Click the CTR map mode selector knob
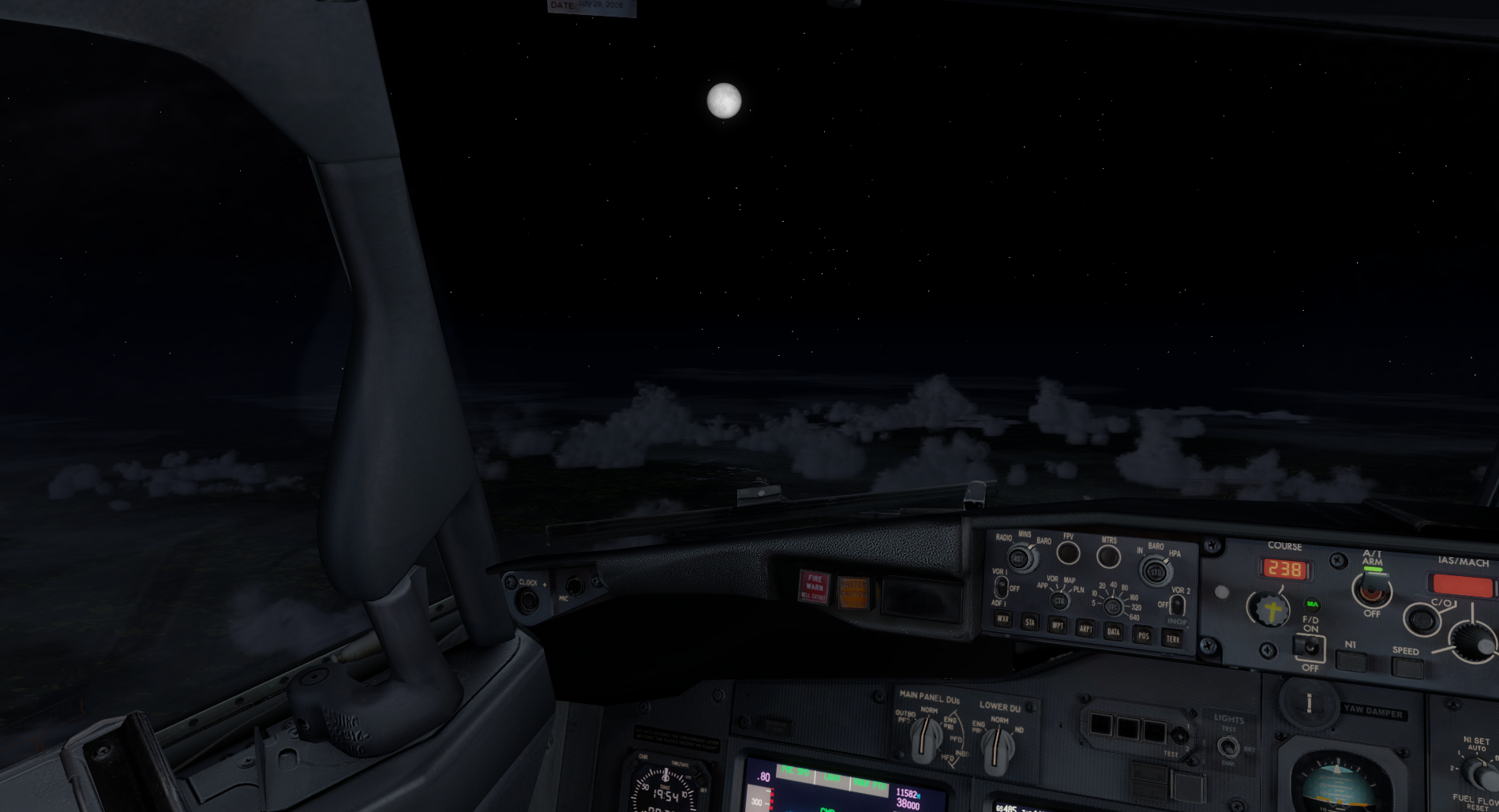Image resolution: width=1499 pixels, height=812 pixels. pyautogui.click(x=1059, y=601)
